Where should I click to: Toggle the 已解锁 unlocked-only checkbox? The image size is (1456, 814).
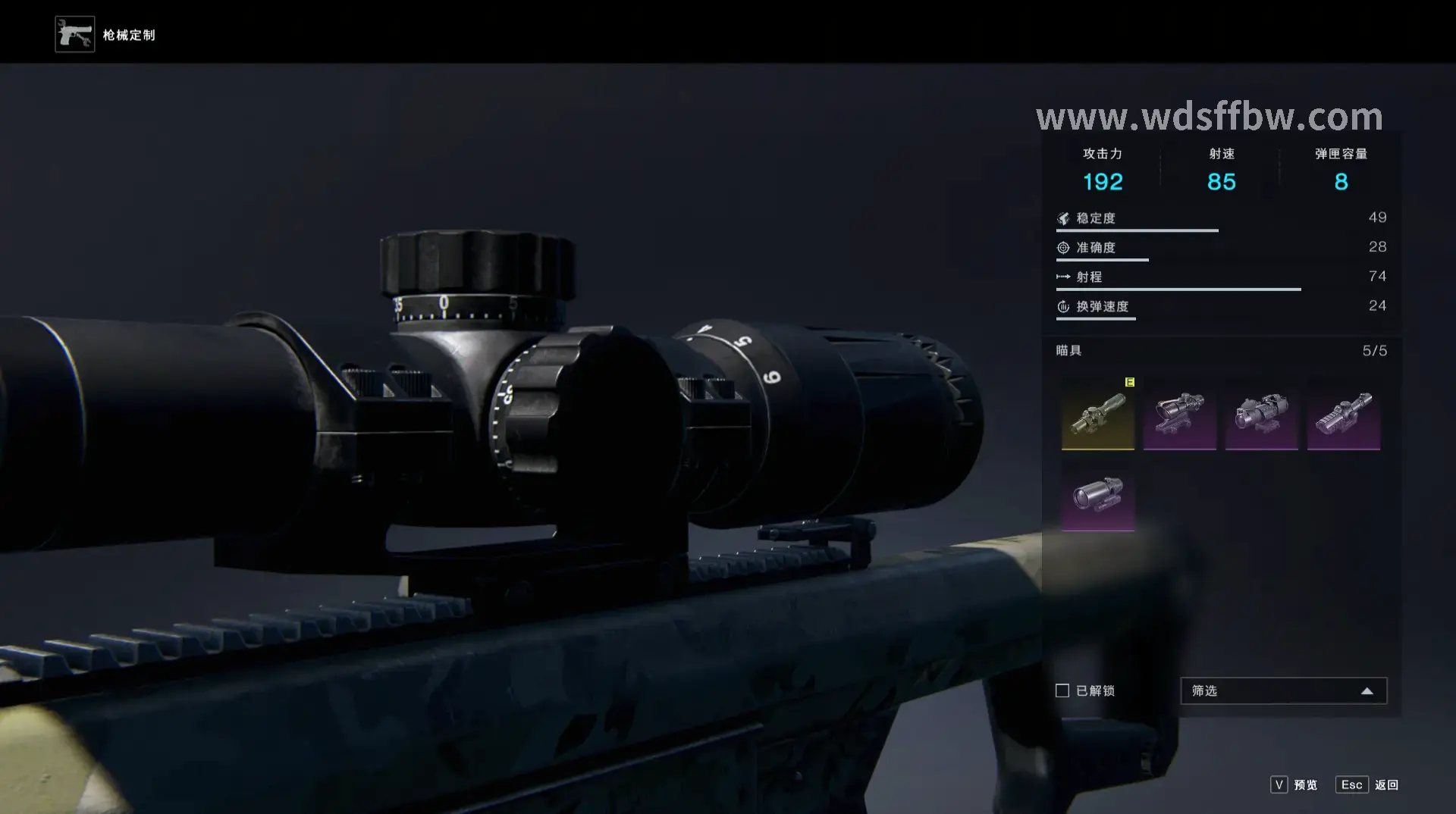(1062, 690)
